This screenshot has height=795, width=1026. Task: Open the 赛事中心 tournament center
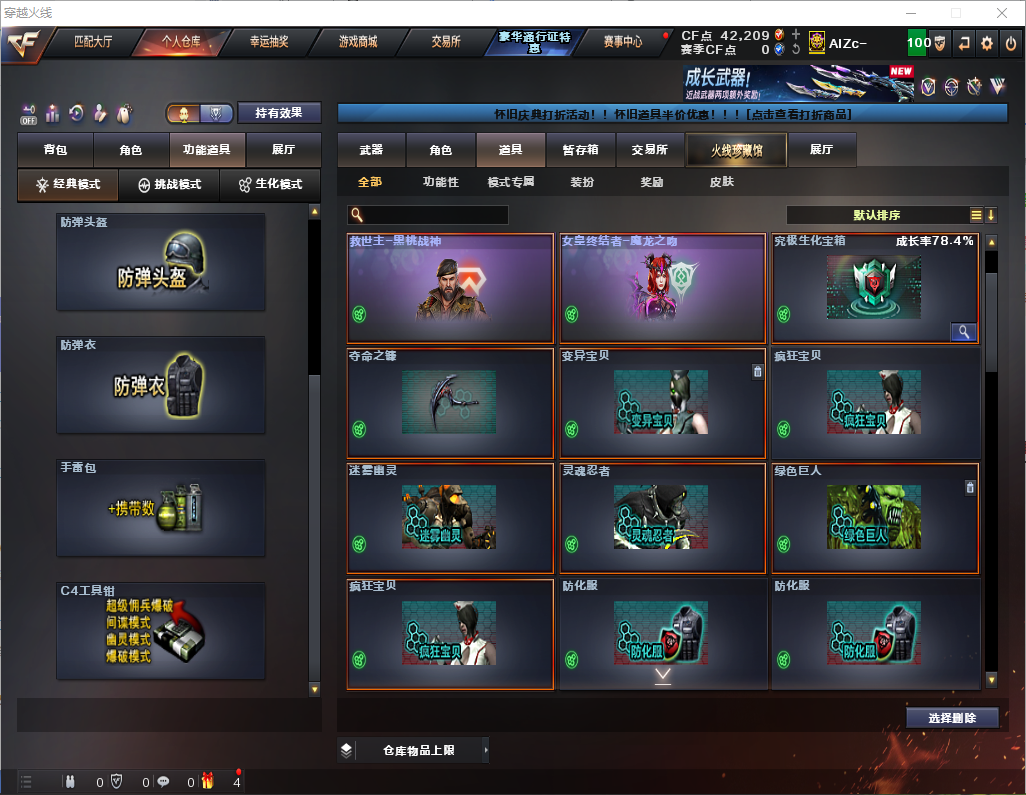(x=622, y=42)
